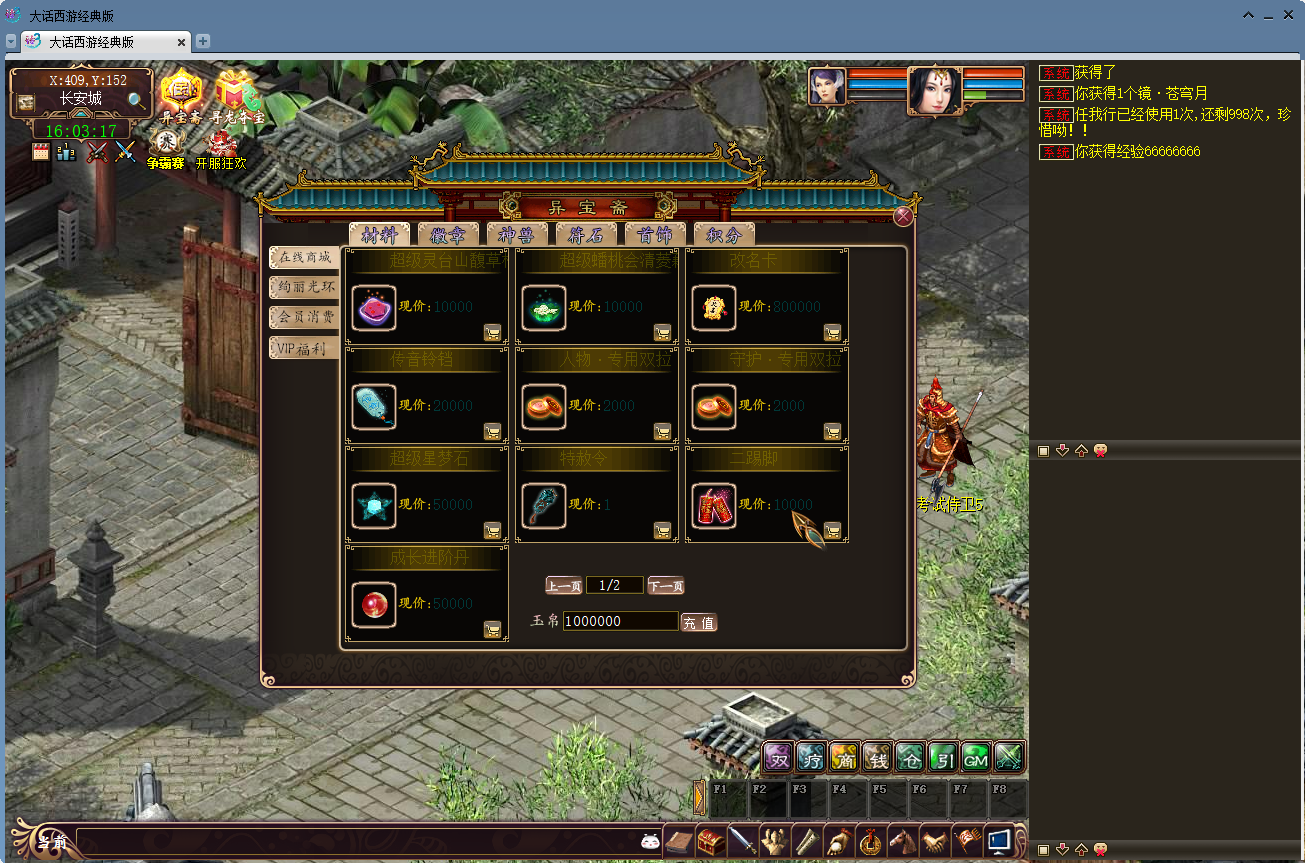Switch to the 积分 tab
Screen dimensions: 1305x863
[x=724, y=235]
